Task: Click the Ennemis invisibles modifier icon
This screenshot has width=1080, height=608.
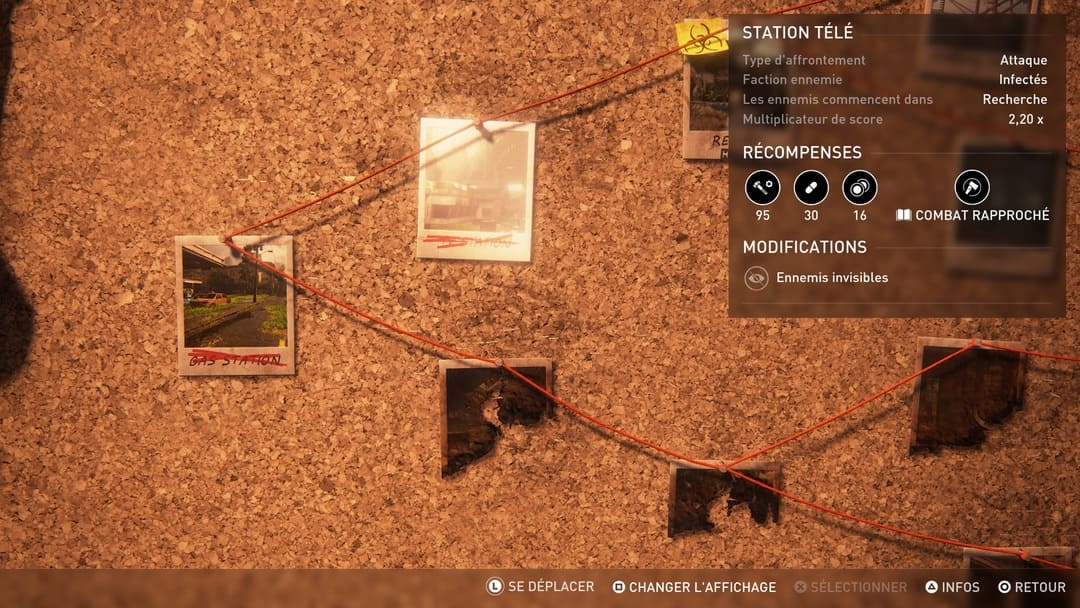Action: [757, 278]
